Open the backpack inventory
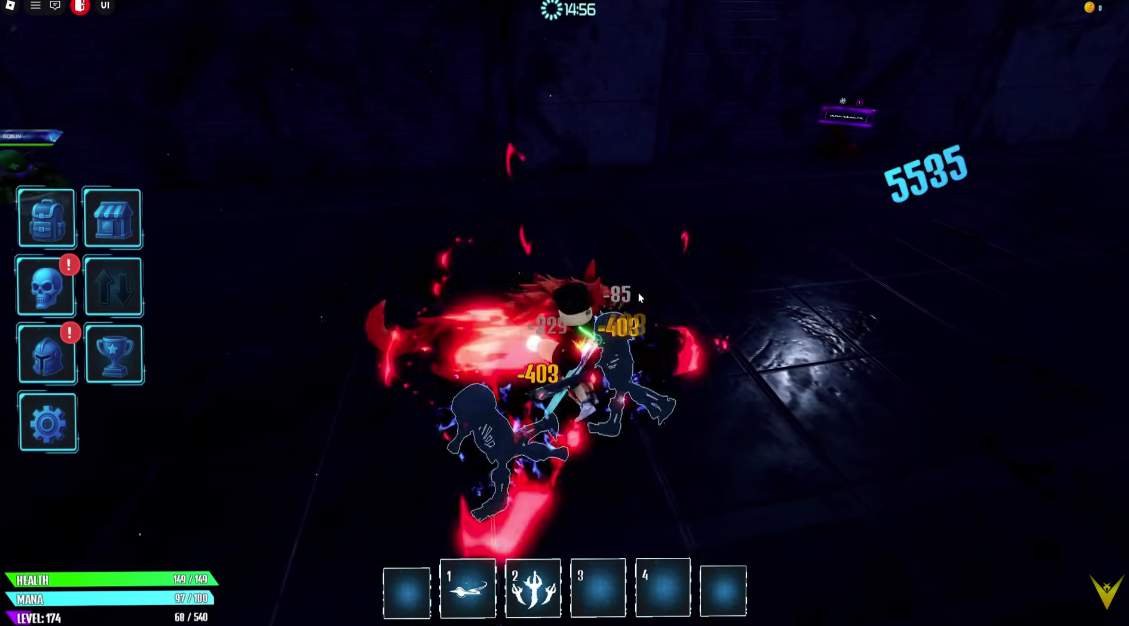The image size is (1129, 626). 46,218
